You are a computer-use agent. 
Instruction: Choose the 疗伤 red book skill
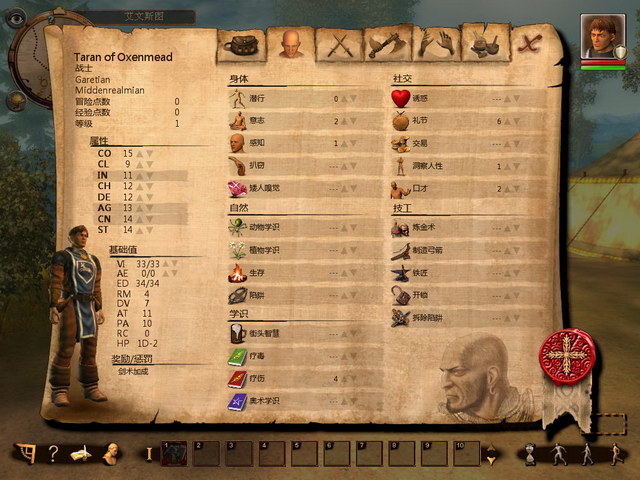click(x=300, y=379)
